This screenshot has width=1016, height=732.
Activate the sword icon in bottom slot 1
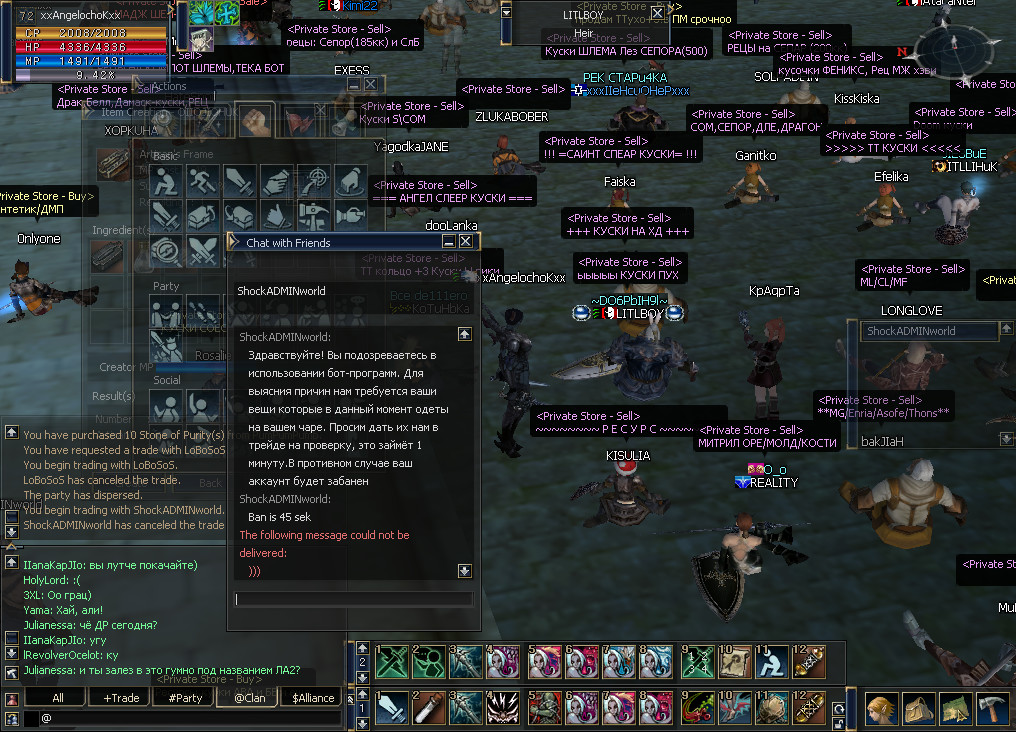[393, 709]
